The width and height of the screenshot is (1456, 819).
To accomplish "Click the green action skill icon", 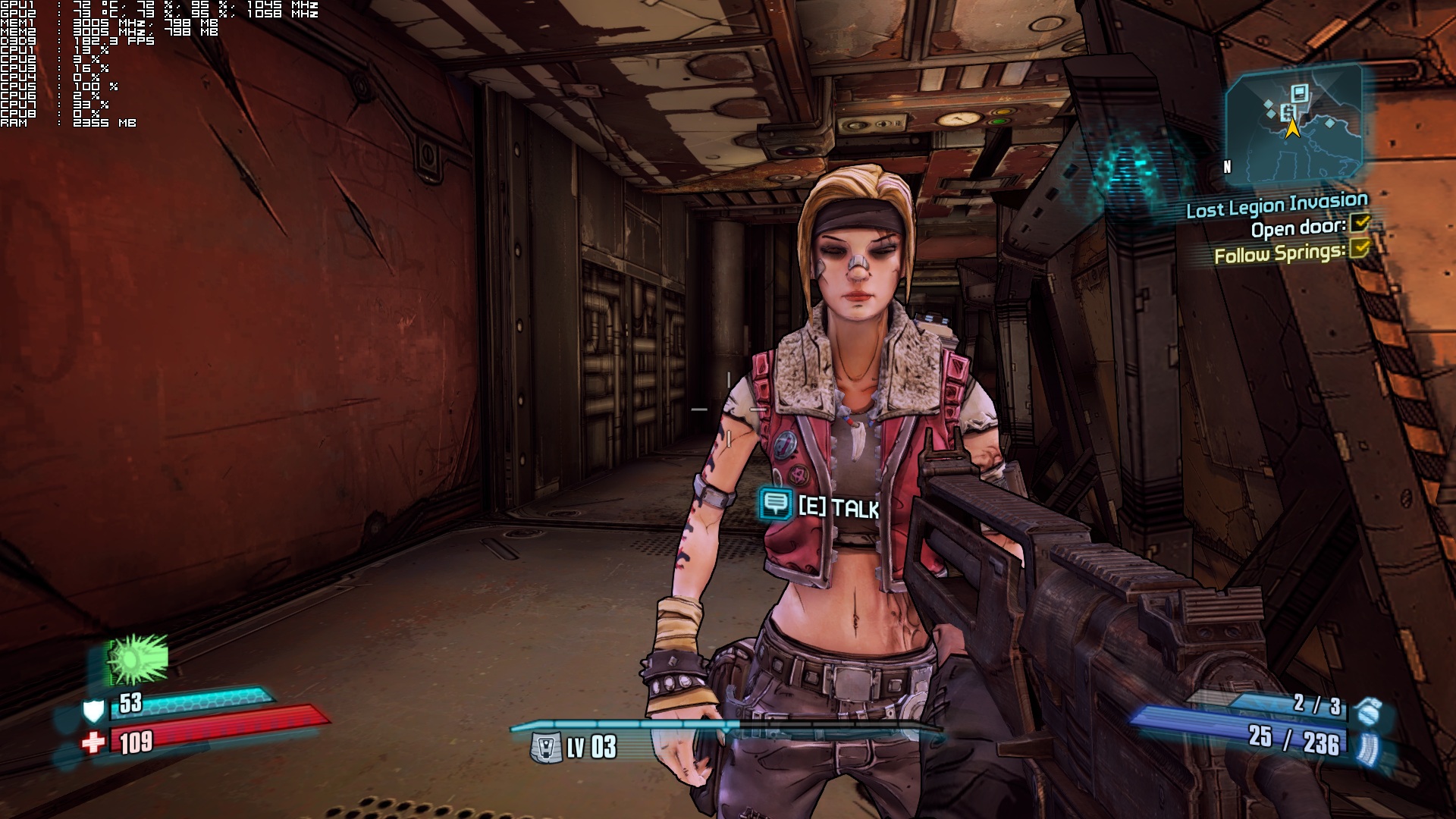I will point(136,658).
